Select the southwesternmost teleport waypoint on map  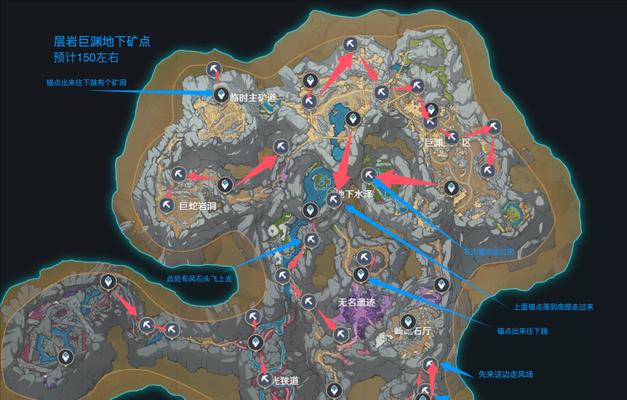coord(66,356)
